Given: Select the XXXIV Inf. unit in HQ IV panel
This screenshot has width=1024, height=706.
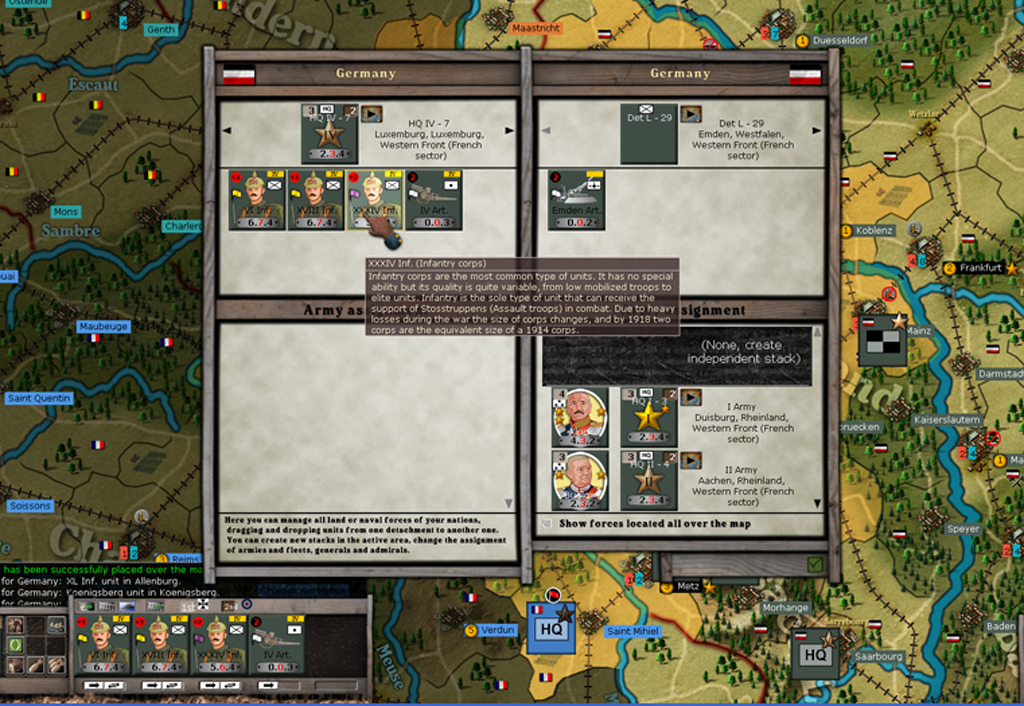Looking at the screenshot, I should tap(374, 200).
